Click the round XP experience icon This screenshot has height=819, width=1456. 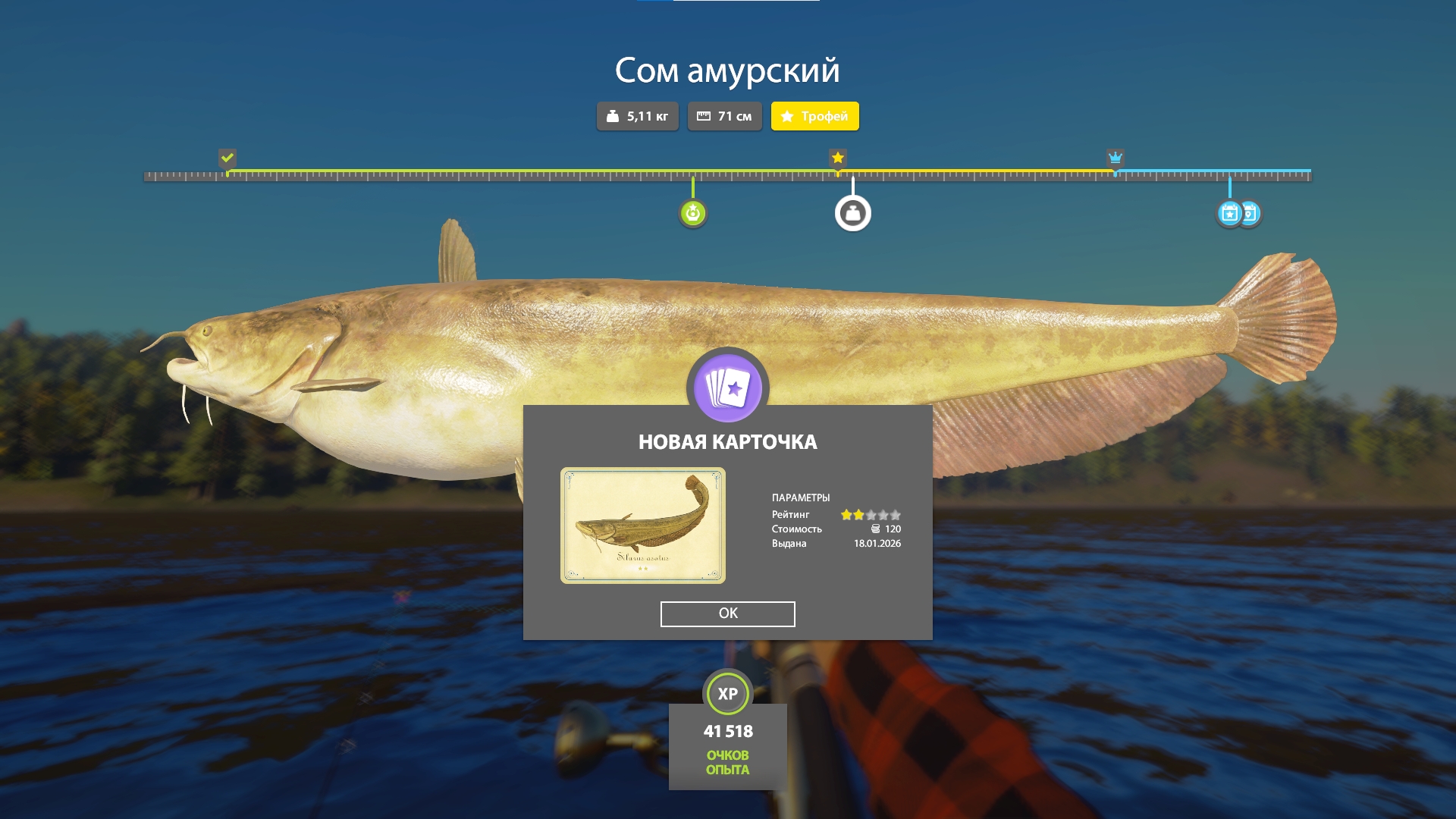click(x=727, y=693)
